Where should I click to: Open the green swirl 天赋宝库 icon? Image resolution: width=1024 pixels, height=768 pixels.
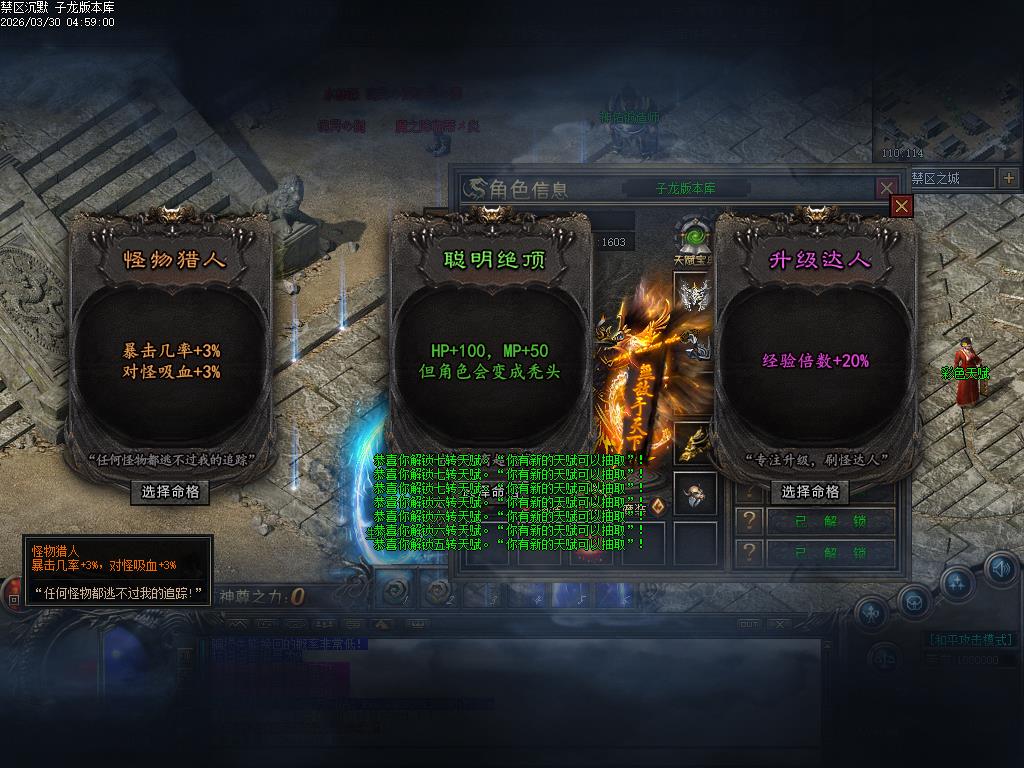coord(692,237)
